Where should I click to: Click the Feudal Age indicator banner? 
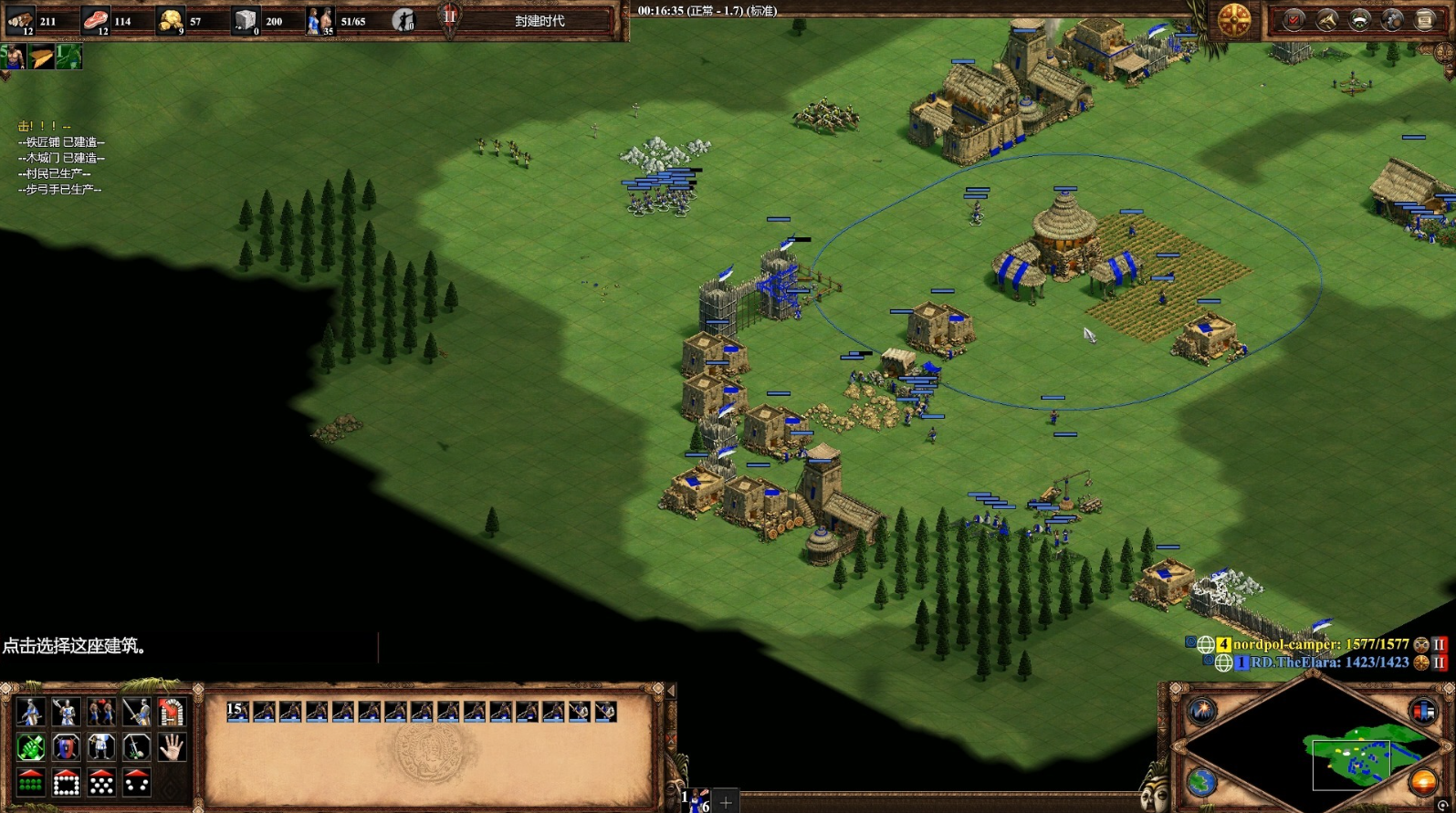coord(539,21)
